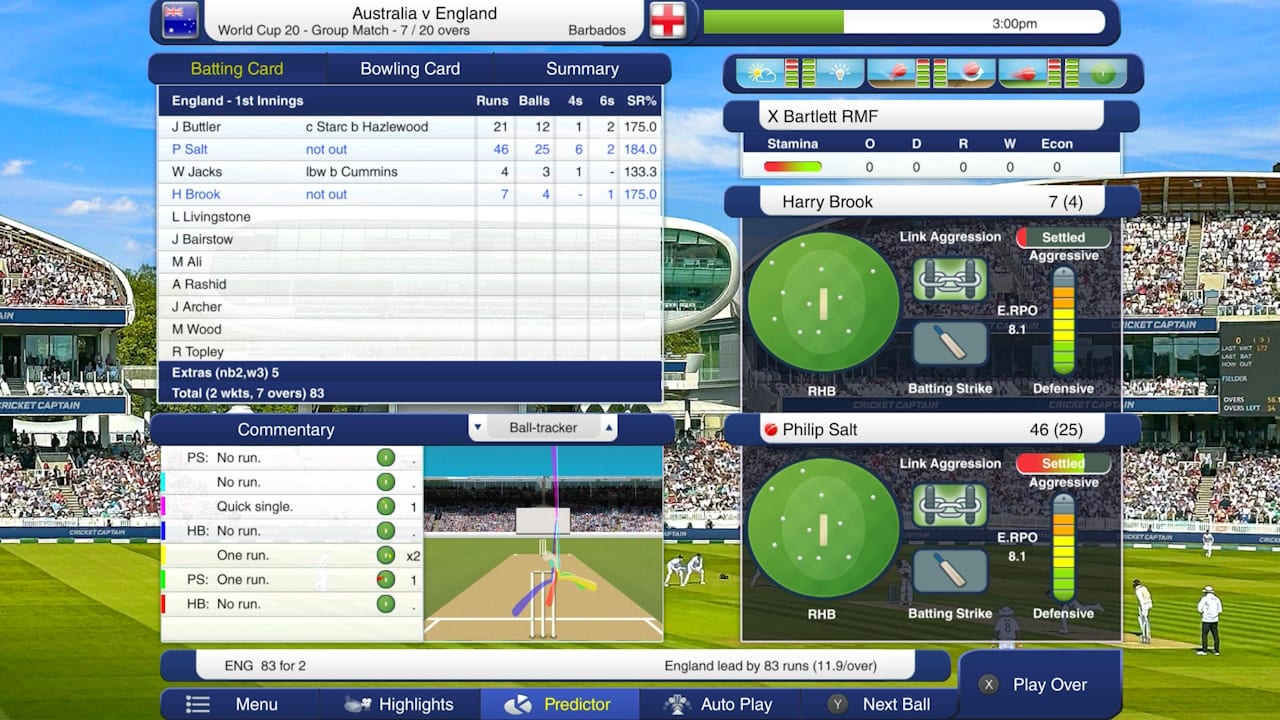Open the Summary tab
Image resolution: width=1280 pixels, height=720 pixels.
point(583,68)
